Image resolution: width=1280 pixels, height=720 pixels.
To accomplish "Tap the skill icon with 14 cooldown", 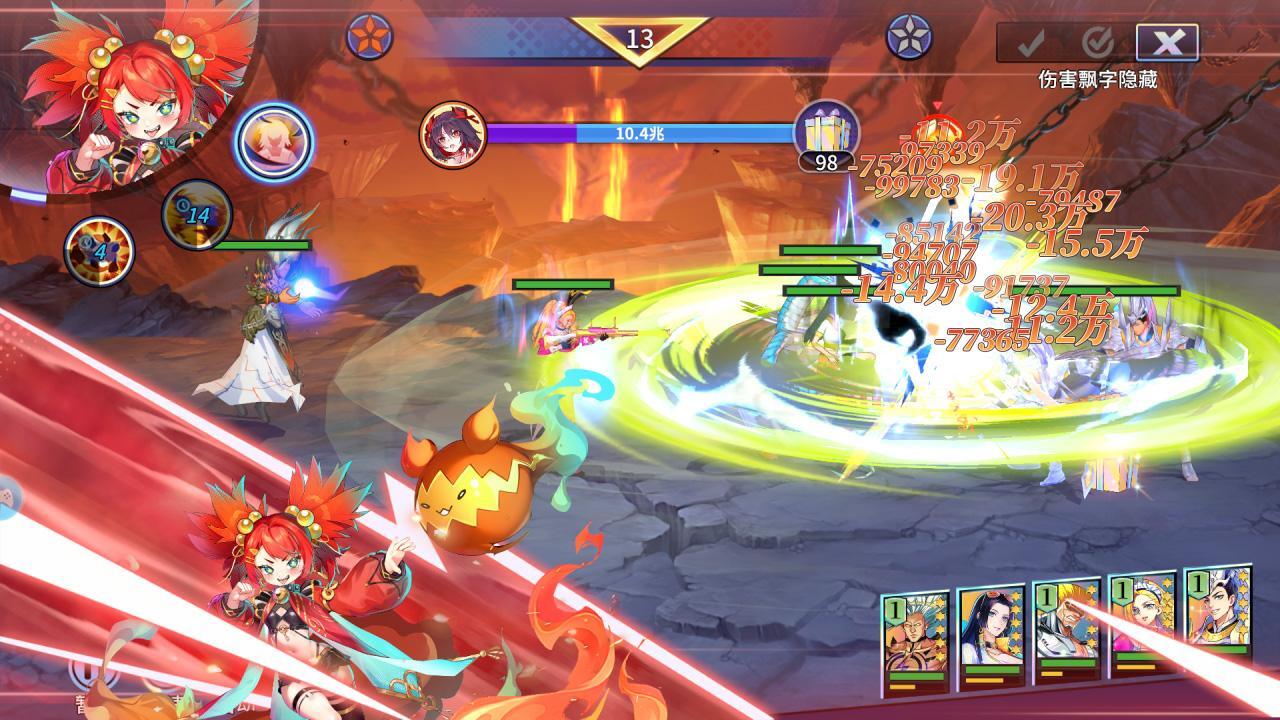I will (x=197, y=214).
